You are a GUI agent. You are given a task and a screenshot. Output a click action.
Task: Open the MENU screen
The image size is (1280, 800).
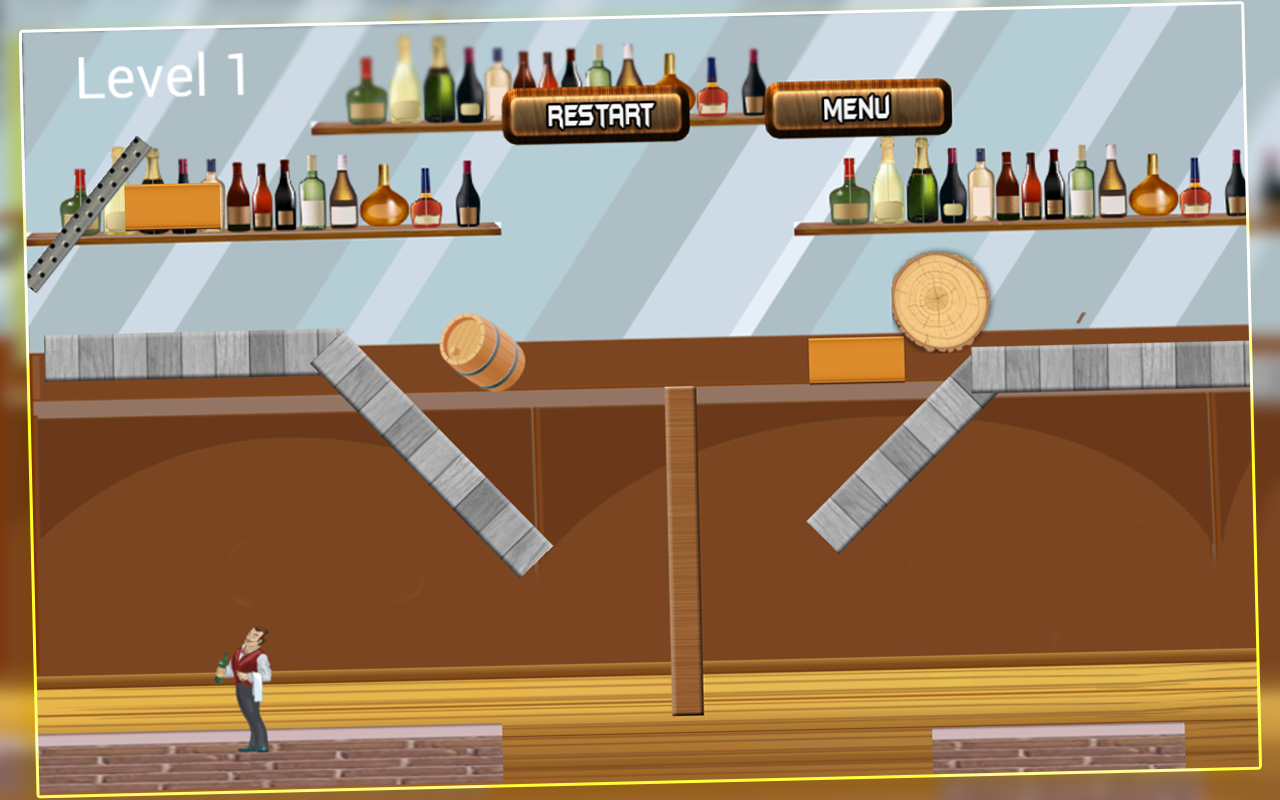coord(858,109)
